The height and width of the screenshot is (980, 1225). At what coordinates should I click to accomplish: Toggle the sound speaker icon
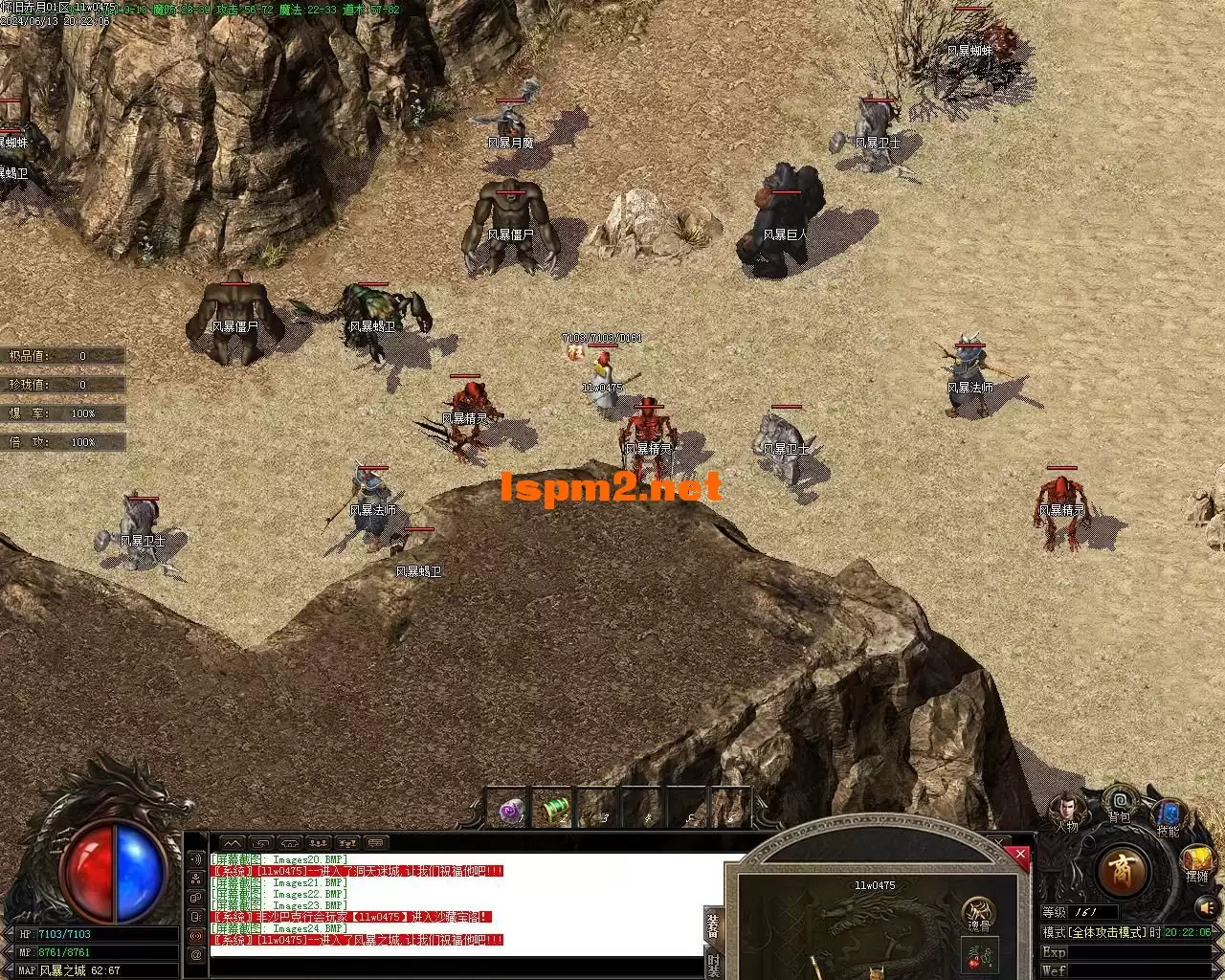coord(1205,905)
